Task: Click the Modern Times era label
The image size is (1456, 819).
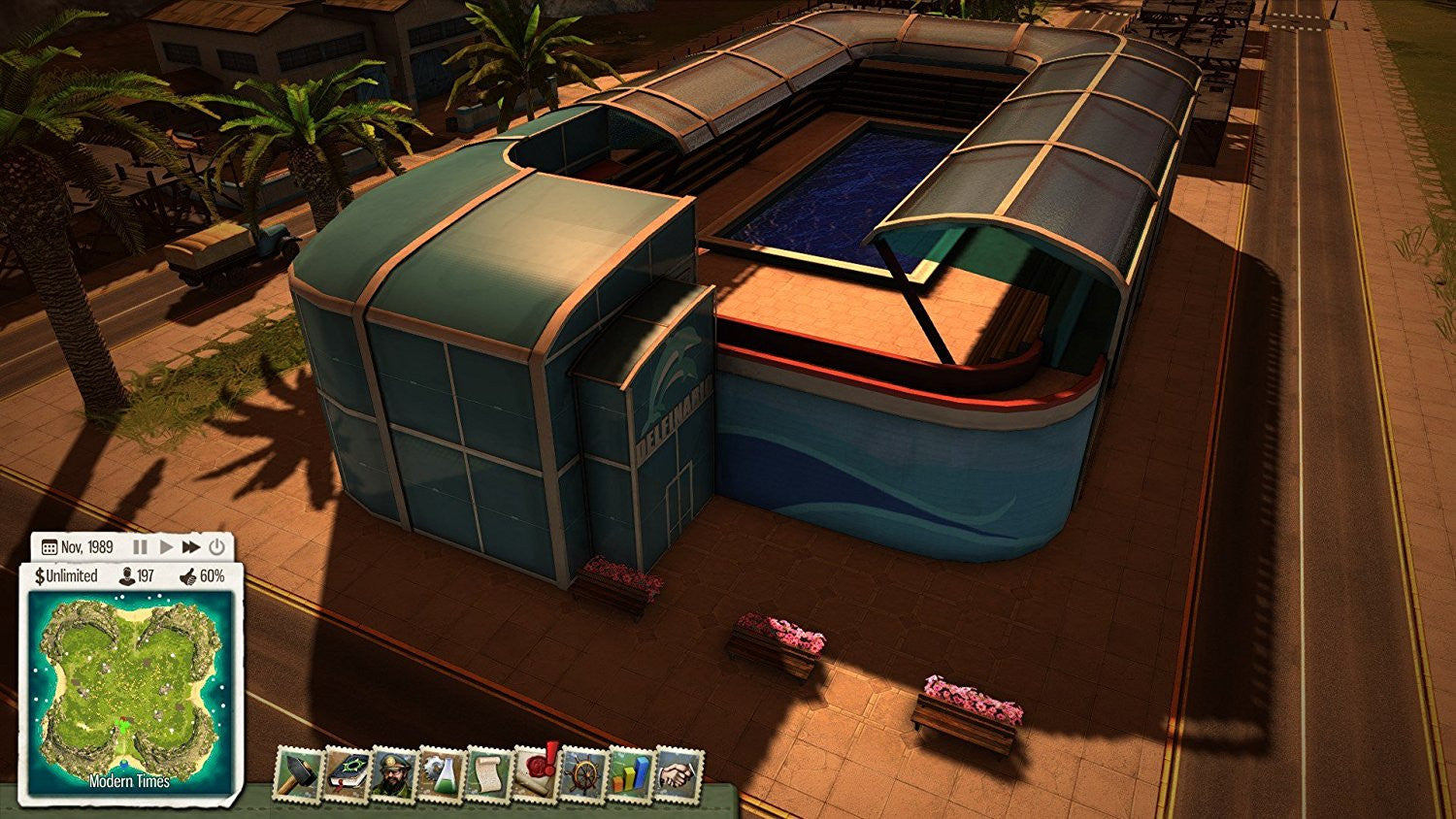Action: pos(127,778)
